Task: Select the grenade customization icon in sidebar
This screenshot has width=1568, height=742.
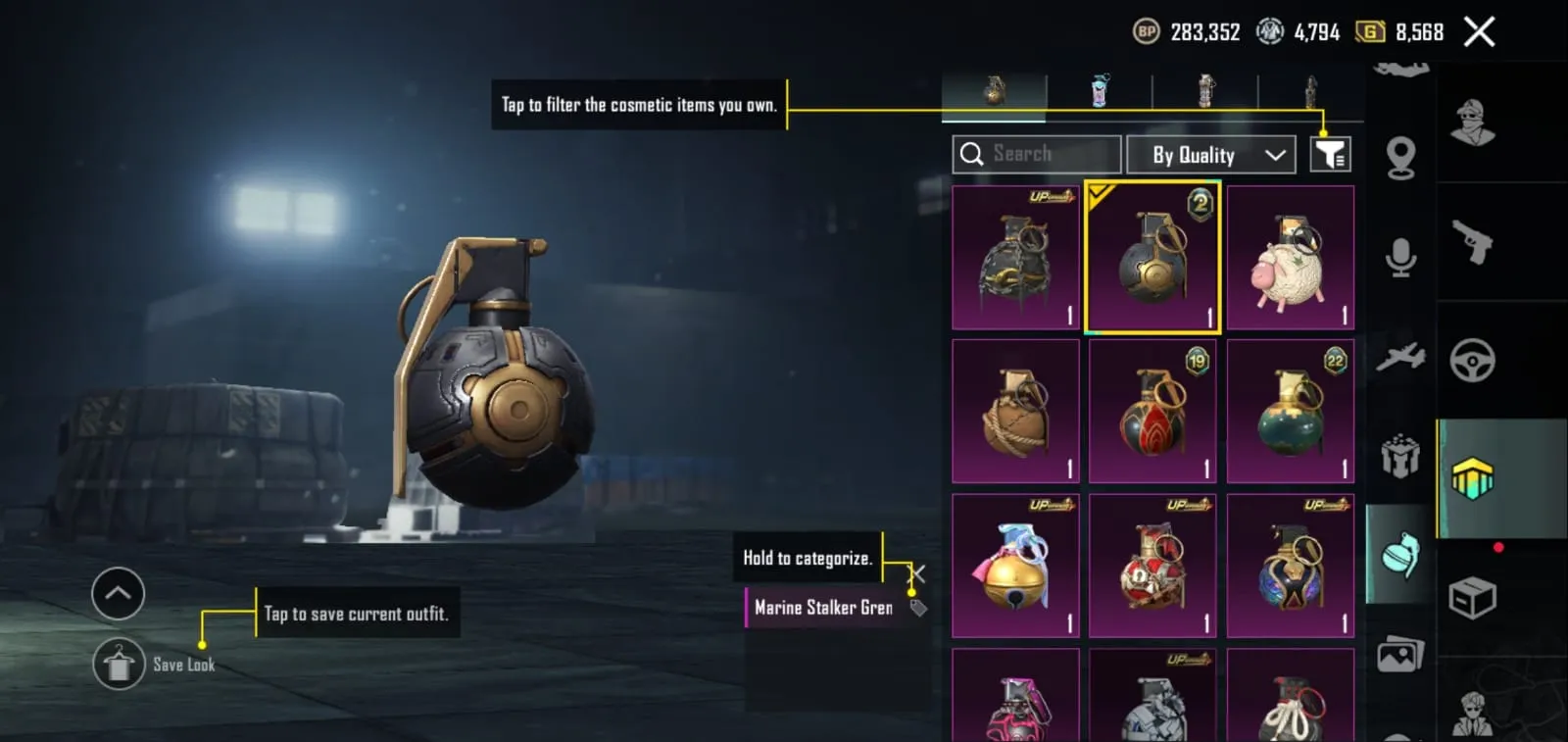Action: coord(1401,554)
